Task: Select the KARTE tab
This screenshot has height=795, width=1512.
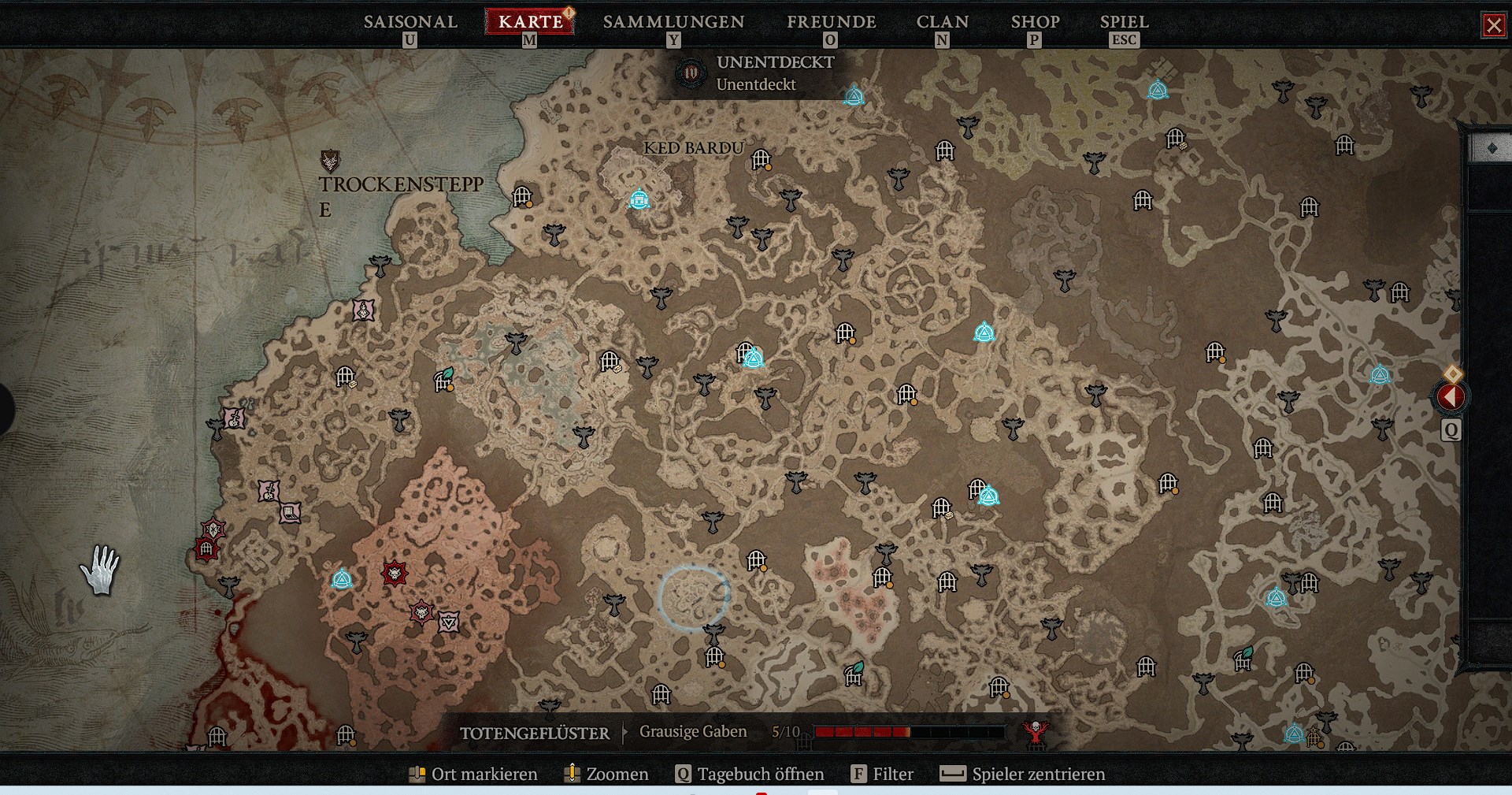Action: pyautogui.click(x=530, y=22)
